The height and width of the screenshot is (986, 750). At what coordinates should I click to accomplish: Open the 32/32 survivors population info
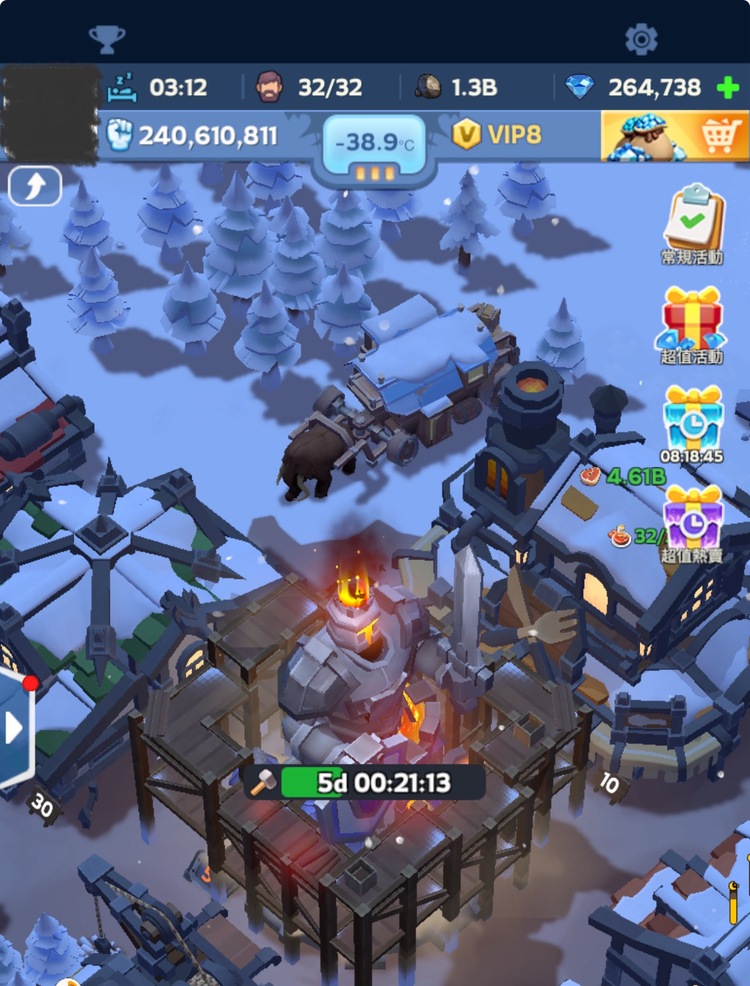310,87
